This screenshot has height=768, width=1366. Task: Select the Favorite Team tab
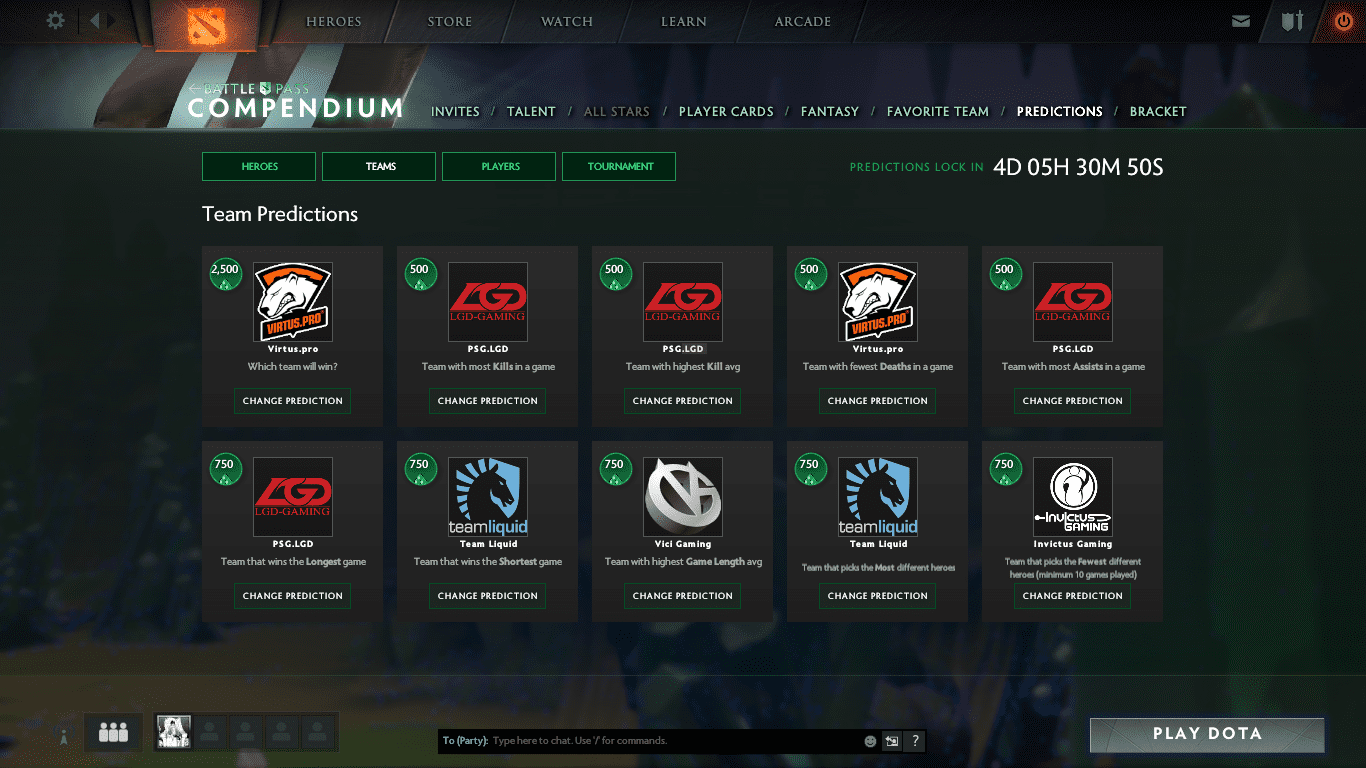[x=937, y=112]
